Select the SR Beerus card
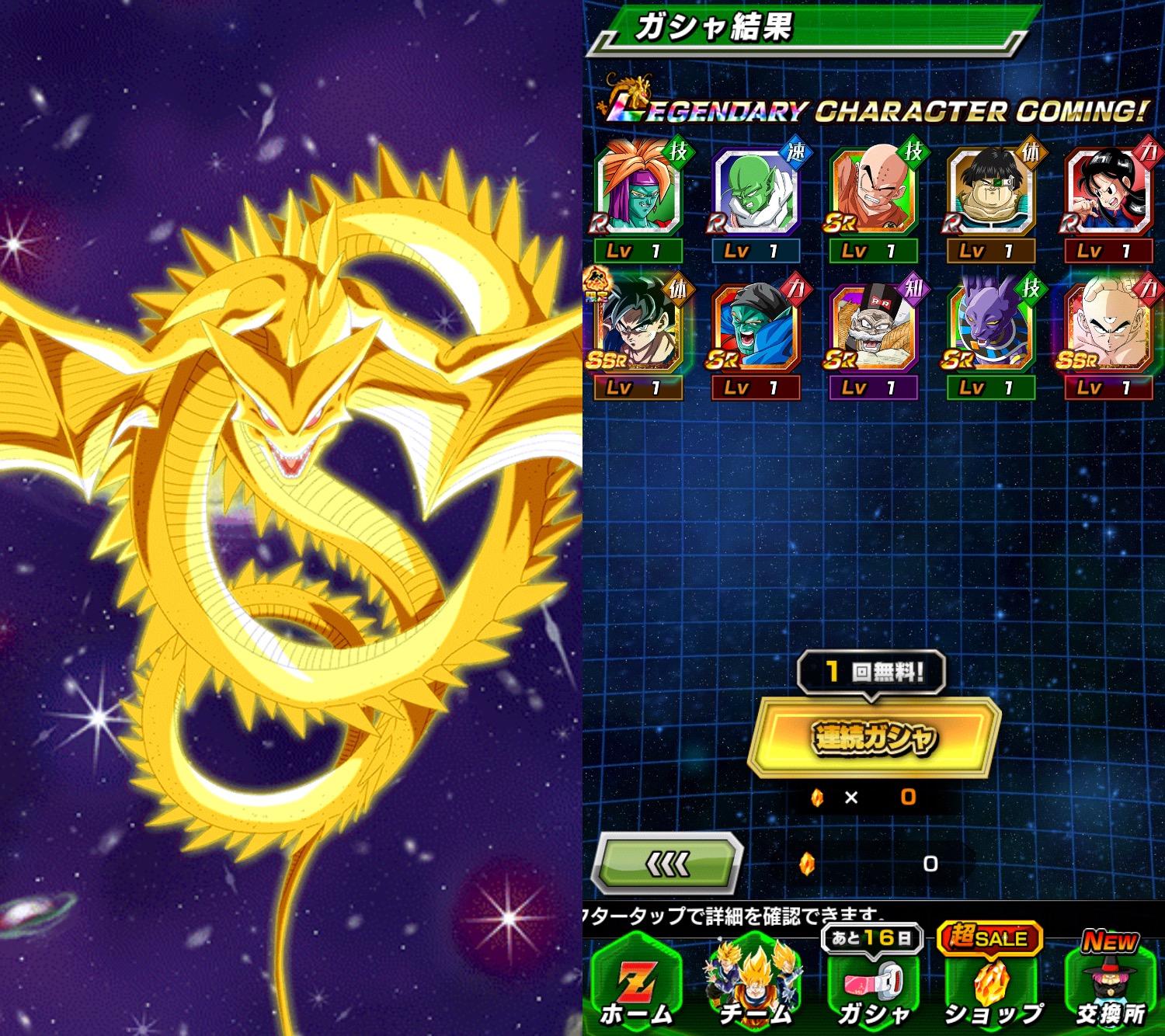This screenshot has width=1165, height=1036. pyautogui.click(x=990, y=329)
